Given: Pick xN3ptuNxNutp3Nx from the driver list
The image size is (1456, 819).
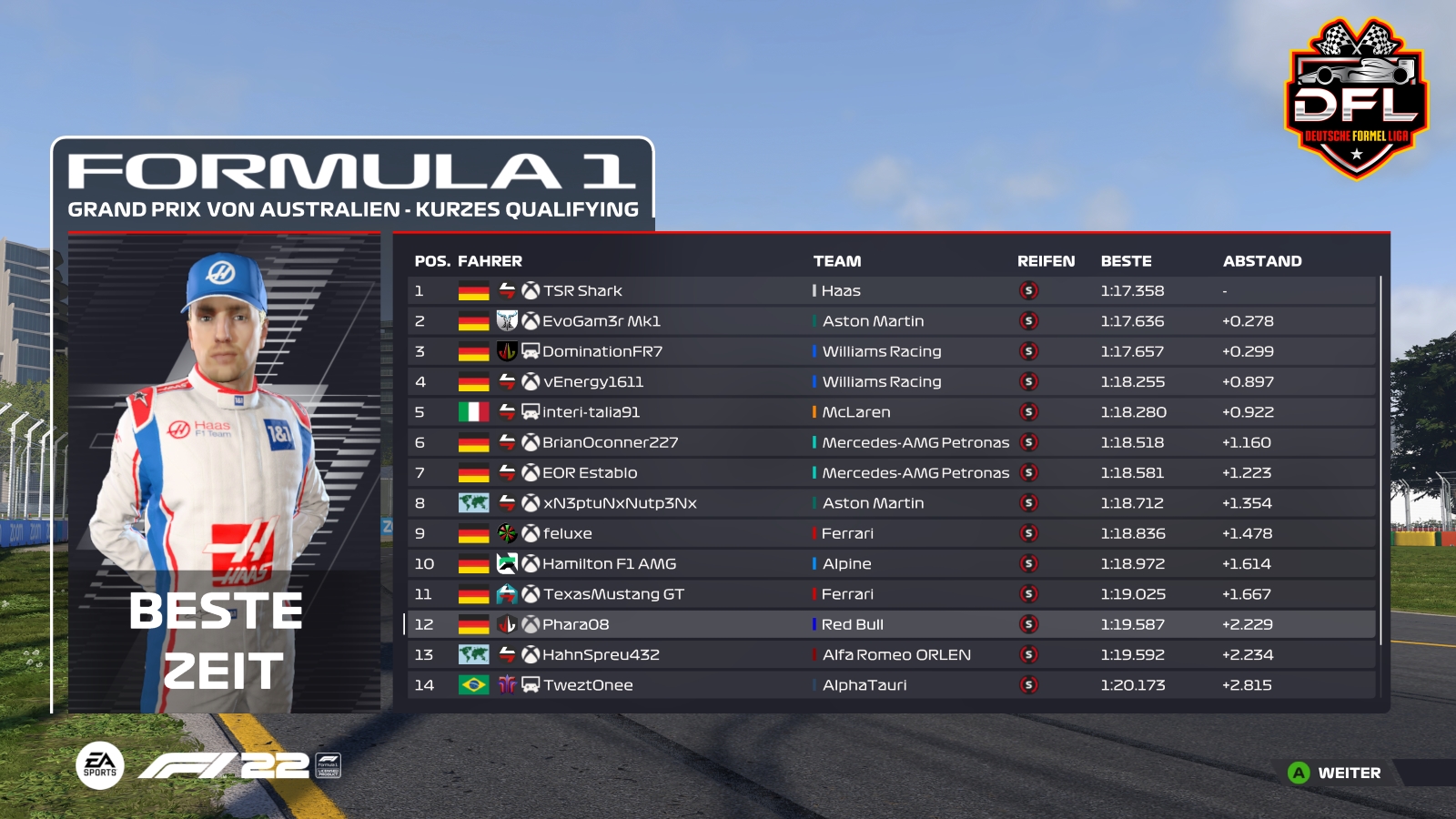Looking at the screenshot, I should pos(619,503).
